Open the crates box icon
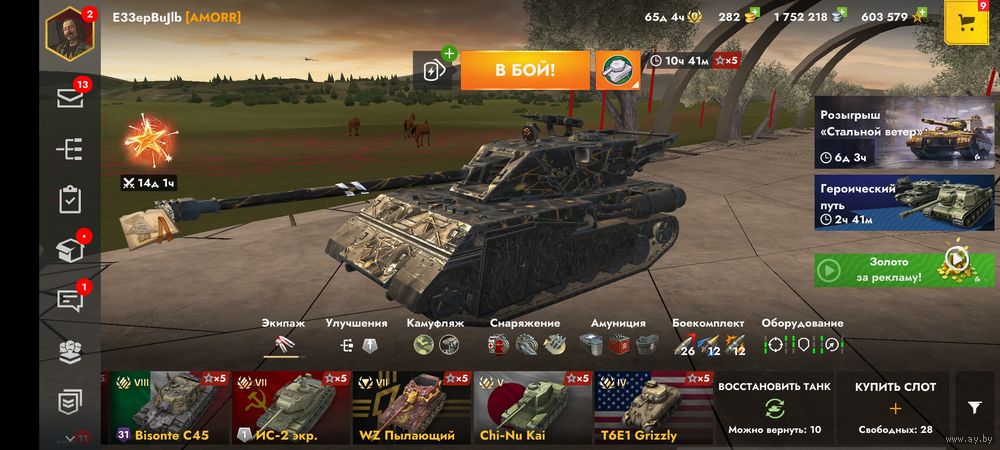This screenshot has height=450, width=1000. [x=69, y=250]
